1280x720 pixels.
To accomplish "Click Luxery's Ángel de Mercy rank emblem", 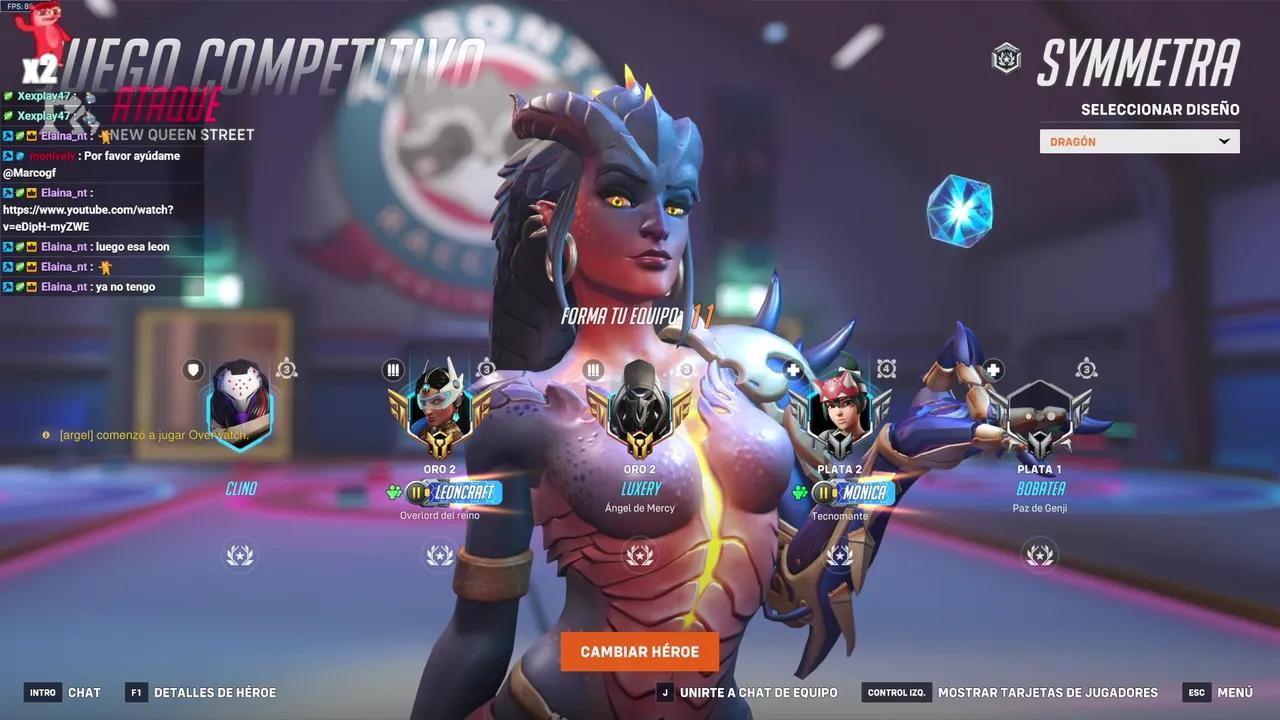I will pos(640,419).
